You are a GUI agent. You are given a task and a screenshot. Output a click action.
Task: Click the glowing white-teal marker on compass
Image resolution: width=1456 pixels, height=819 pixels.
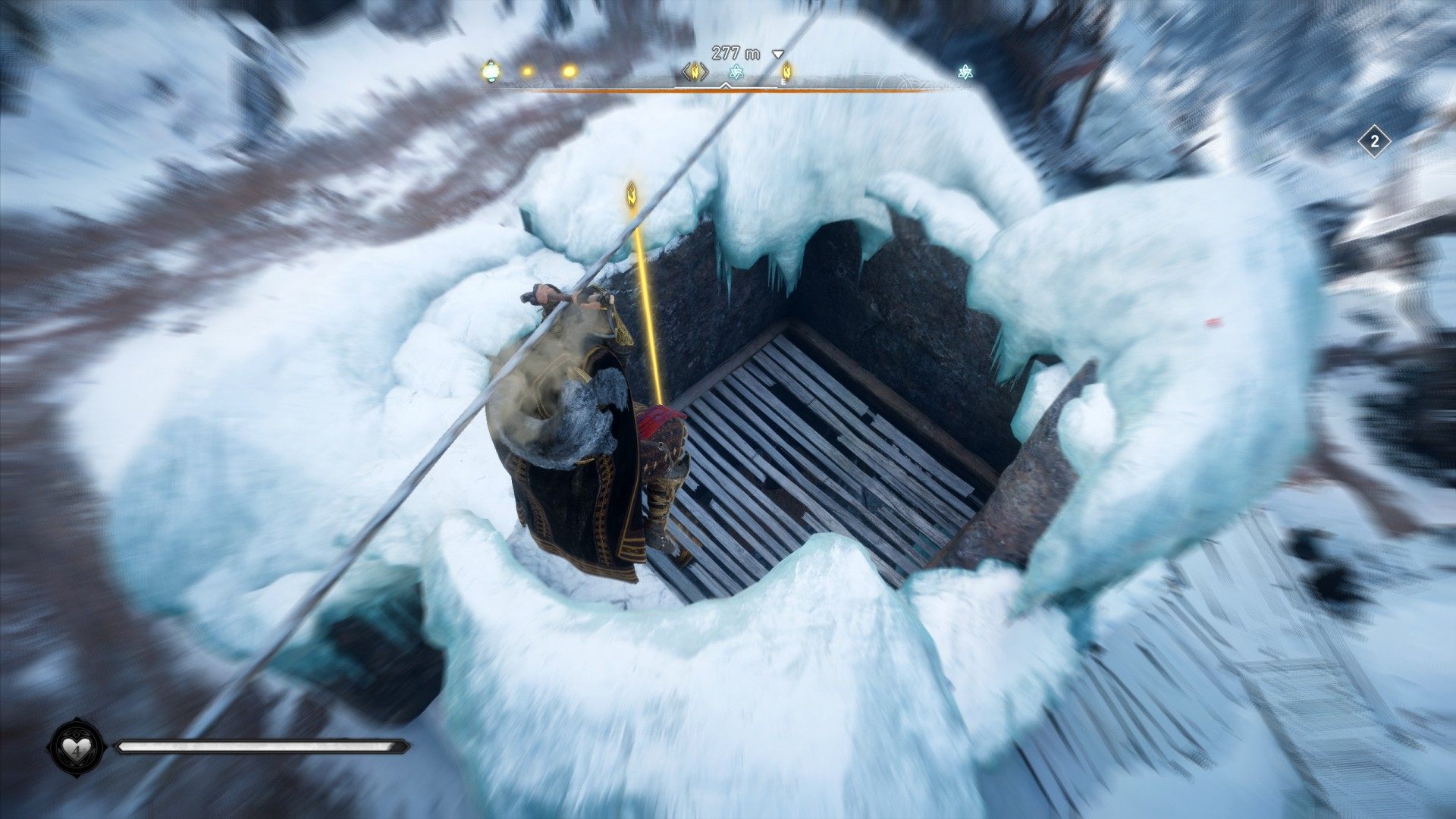491,71
